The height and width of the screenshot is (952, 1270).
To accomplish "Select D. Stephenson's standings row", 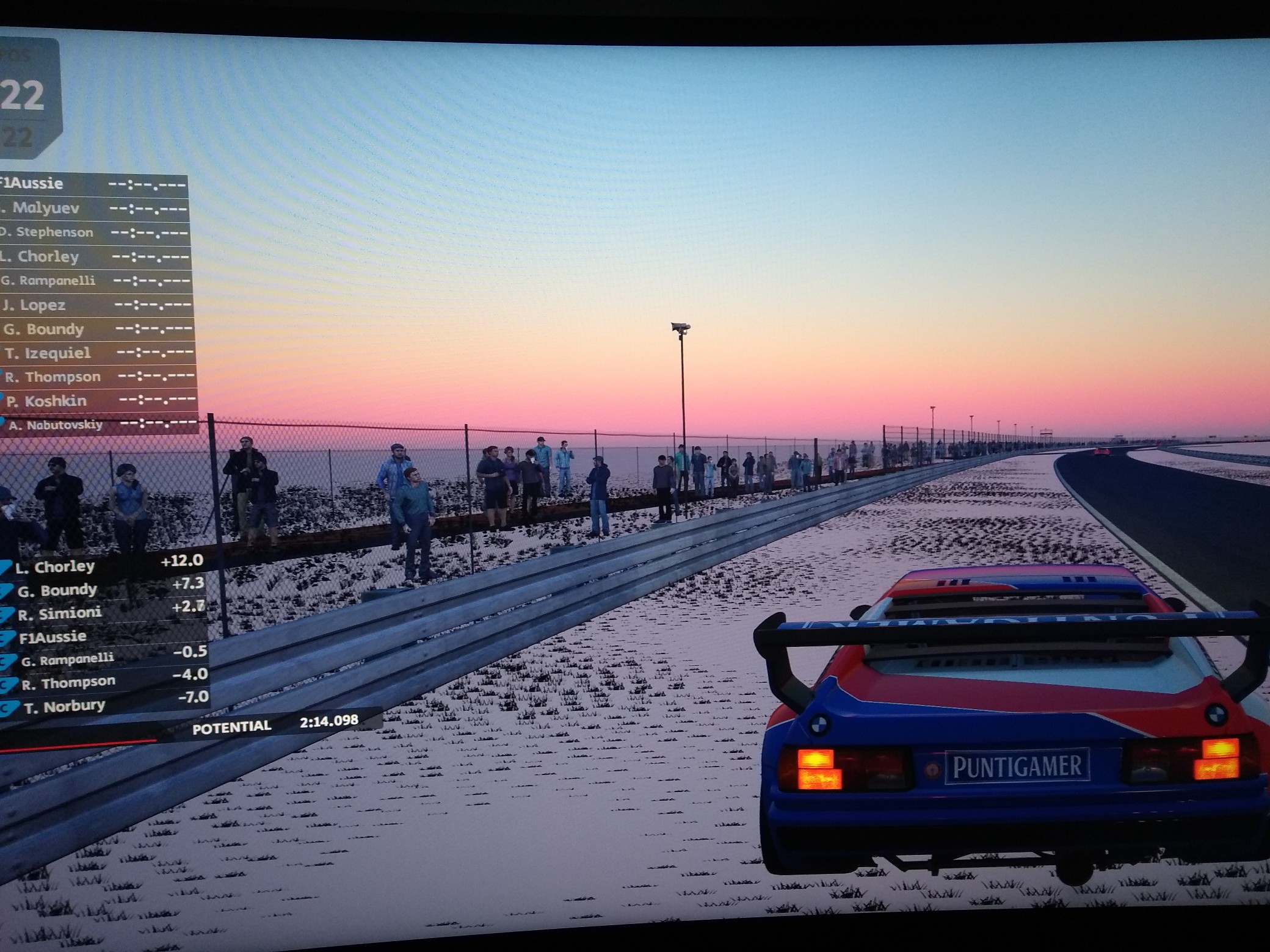I will (x=93, y=233).
